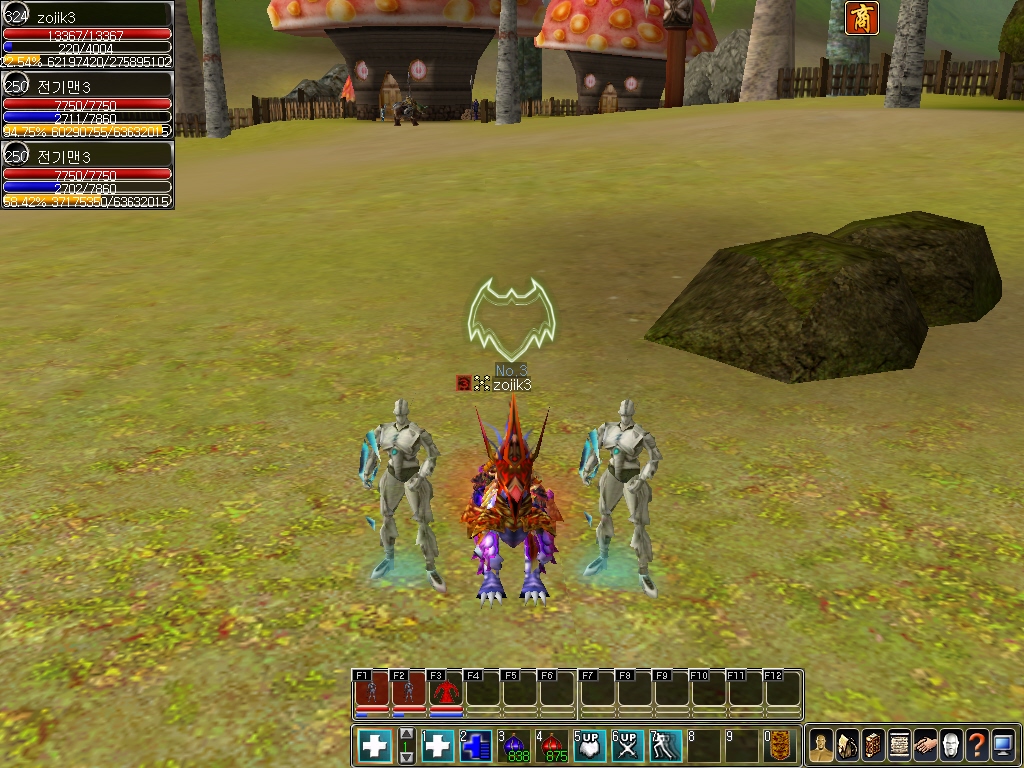Viewport: 1024px width, 768px height.
Task: Click the hotbar page up arrow
Action: click(x=406, y=735)
